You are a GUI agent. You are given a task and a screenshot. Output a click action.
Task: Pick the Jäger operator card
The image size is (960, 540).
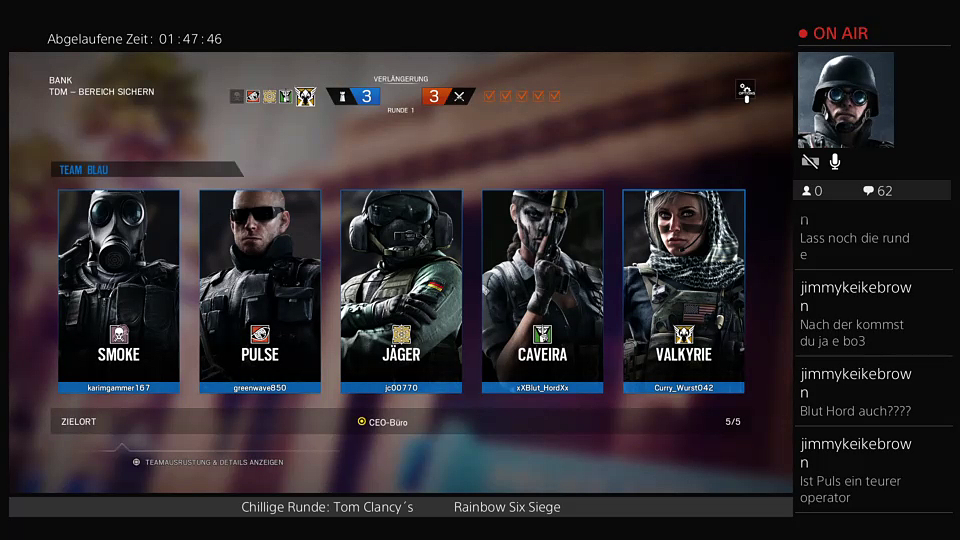click(x=401, y=290)
